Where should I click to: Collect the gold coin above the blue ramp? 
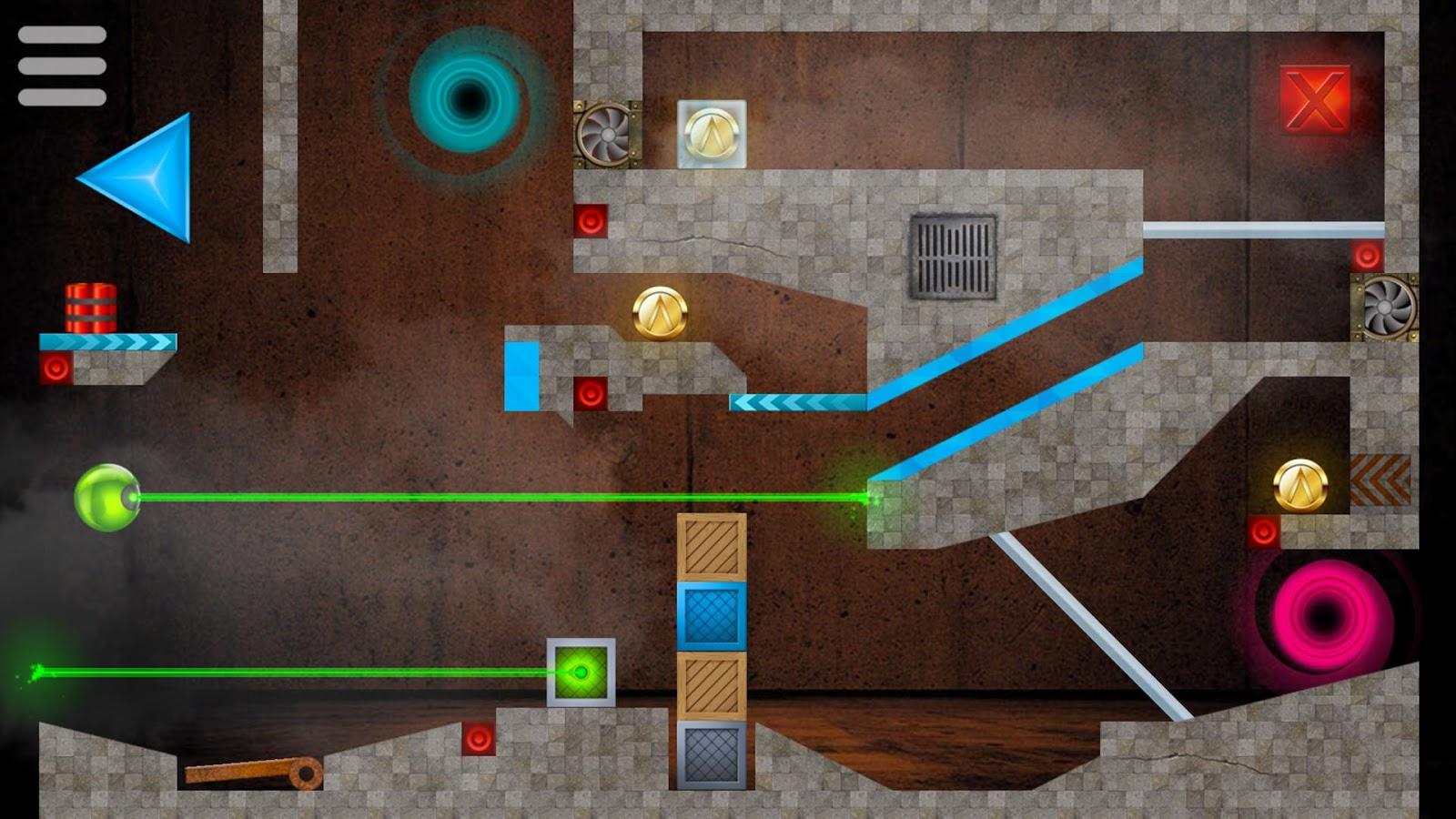click(x=658, y=310)
